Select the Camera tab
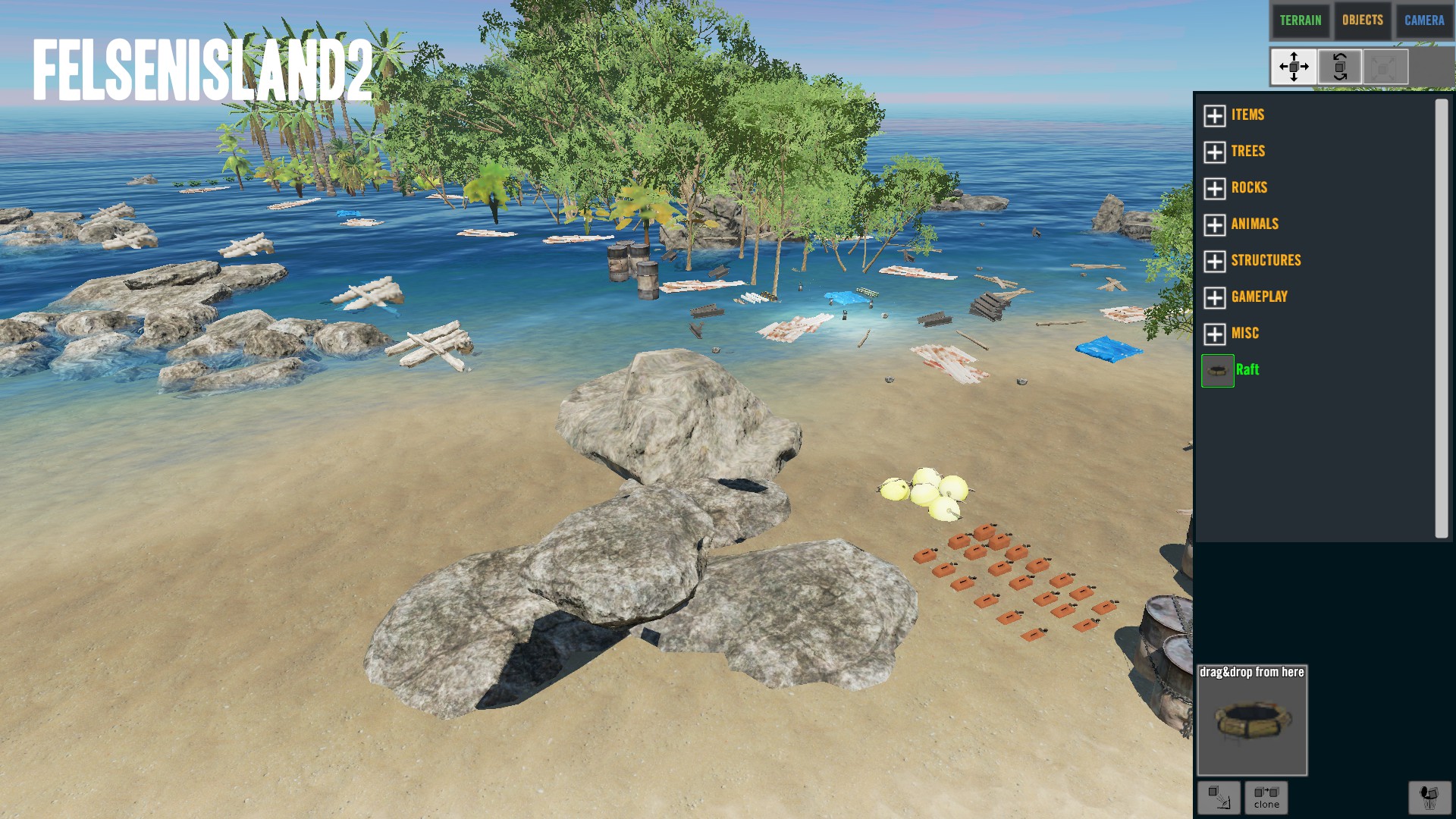 1424,20
